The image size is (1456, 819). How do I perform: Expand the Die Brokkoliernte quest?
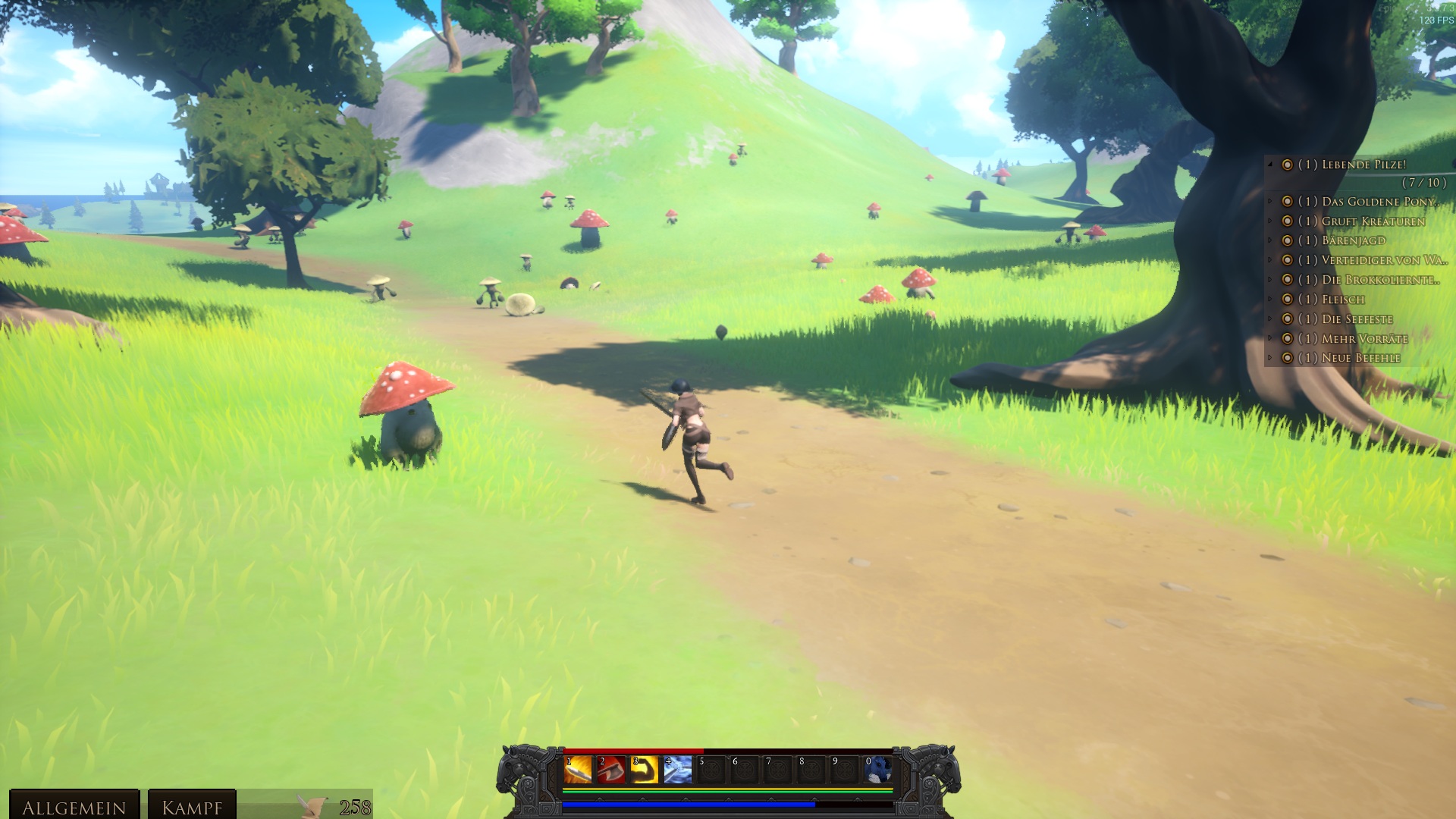(x=1270, y=279)
